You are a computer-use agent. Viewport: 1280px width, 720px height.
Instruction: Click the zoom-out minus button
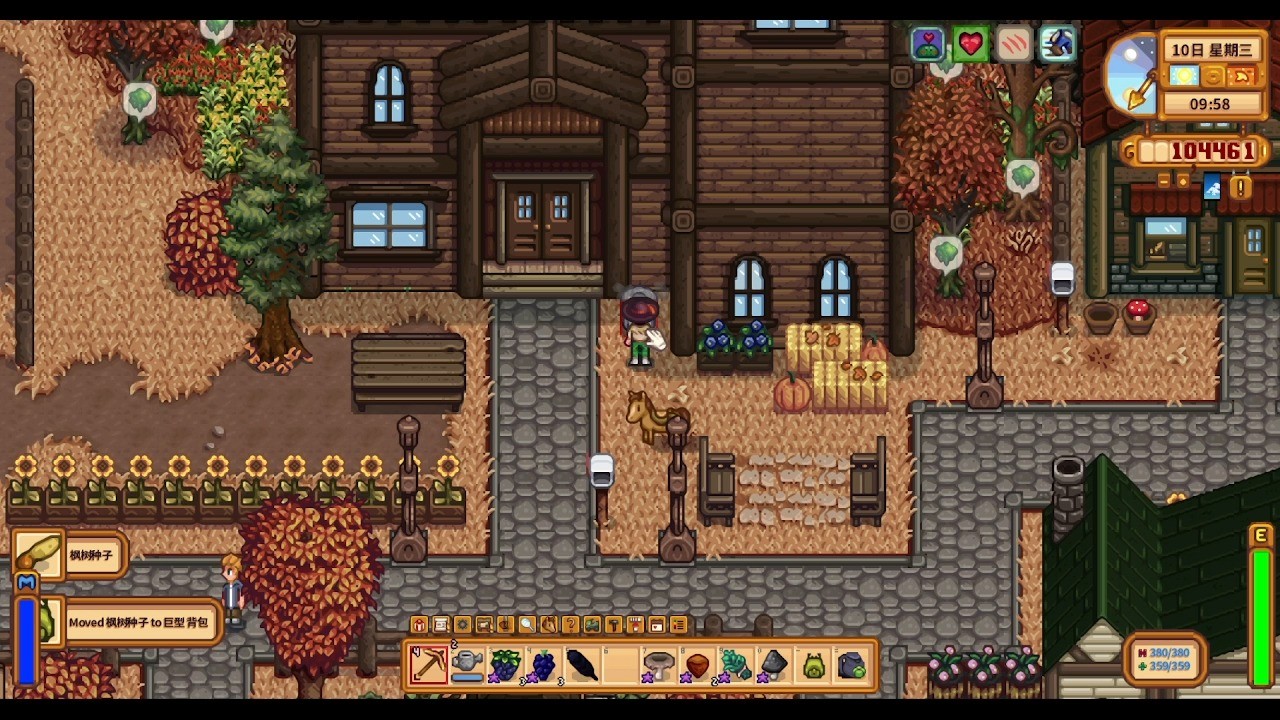point(1163,181)
